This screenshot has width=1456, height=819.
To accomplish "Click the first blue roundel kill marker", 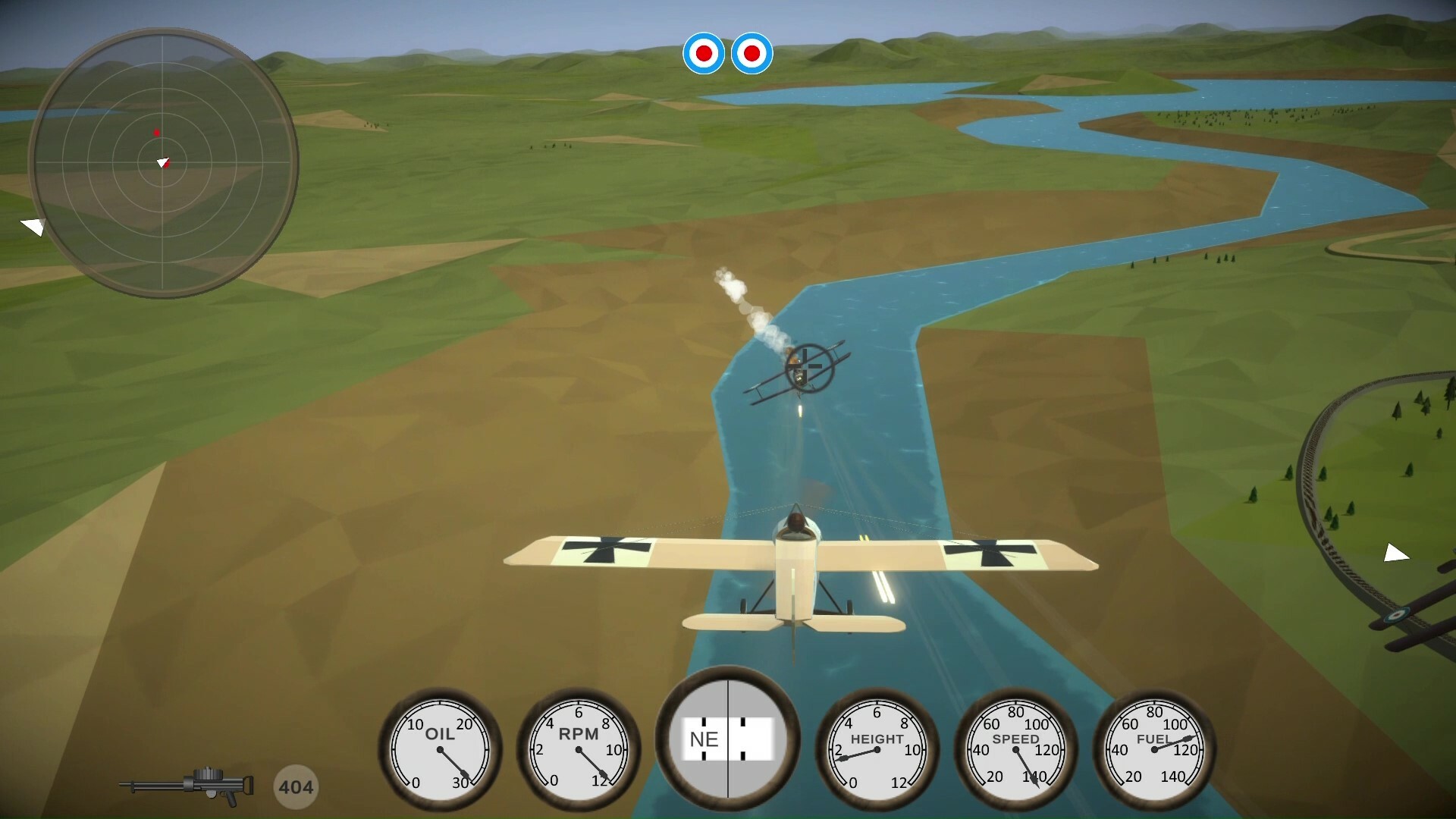I will (704, 53).
